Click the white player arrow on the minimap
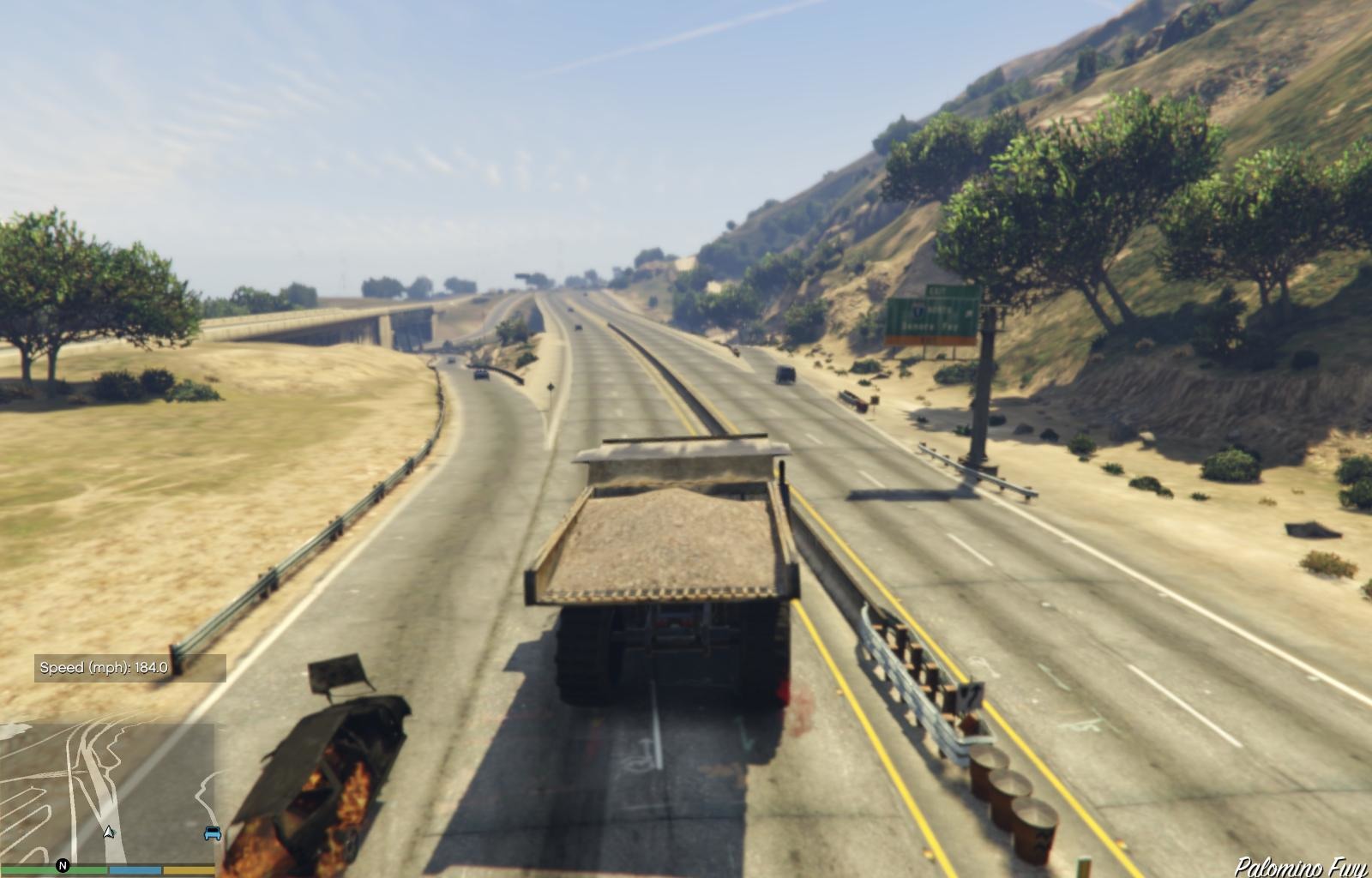 coord(108,833)
